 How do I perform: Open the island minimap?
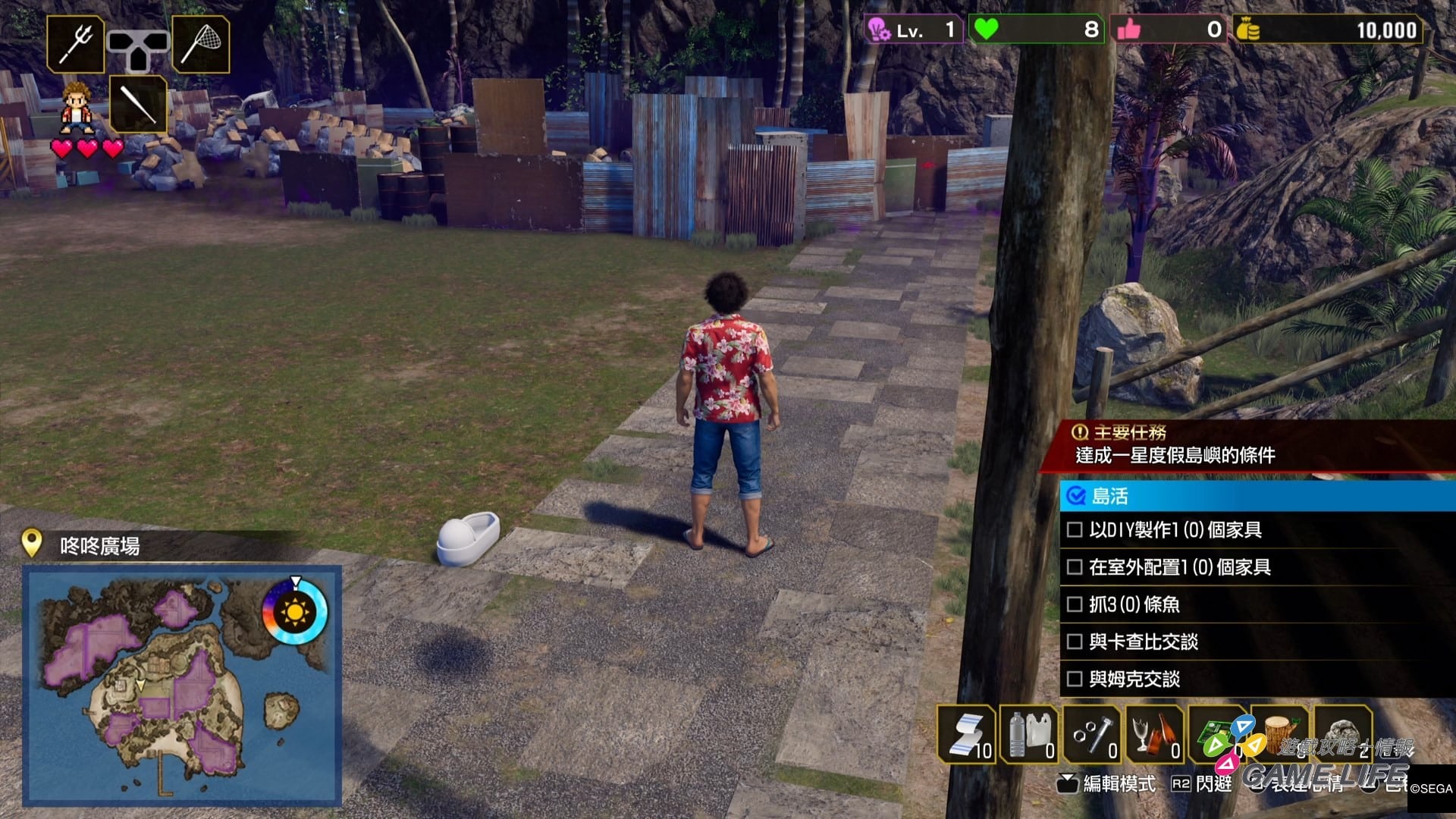point(182,685)
